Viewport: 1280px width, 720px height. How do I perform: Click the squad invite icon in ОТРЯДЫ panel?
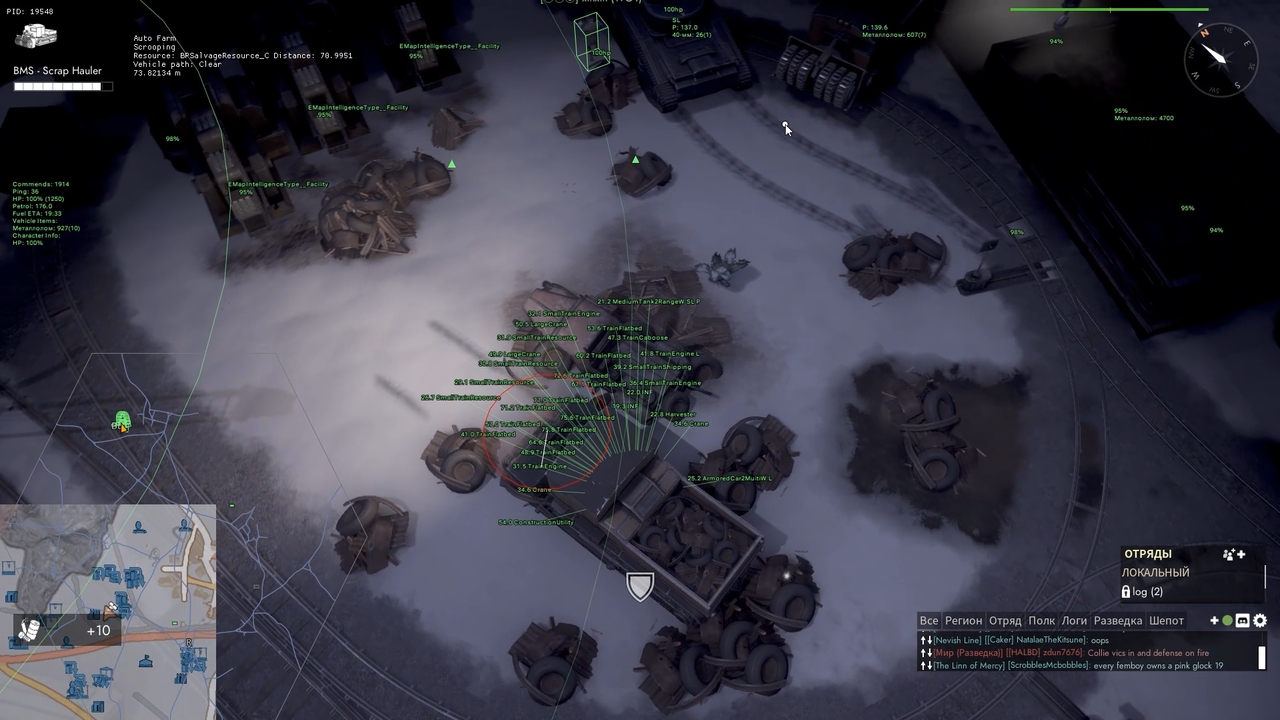1228,555
